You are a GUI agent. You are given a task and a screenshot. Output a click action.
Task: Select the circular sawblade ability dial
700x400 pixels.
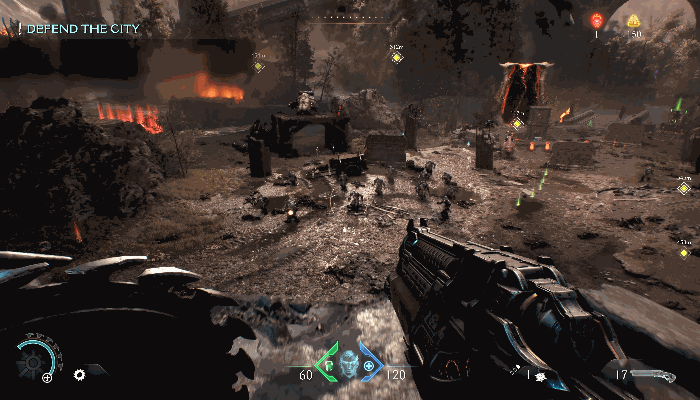click(38, 355)
